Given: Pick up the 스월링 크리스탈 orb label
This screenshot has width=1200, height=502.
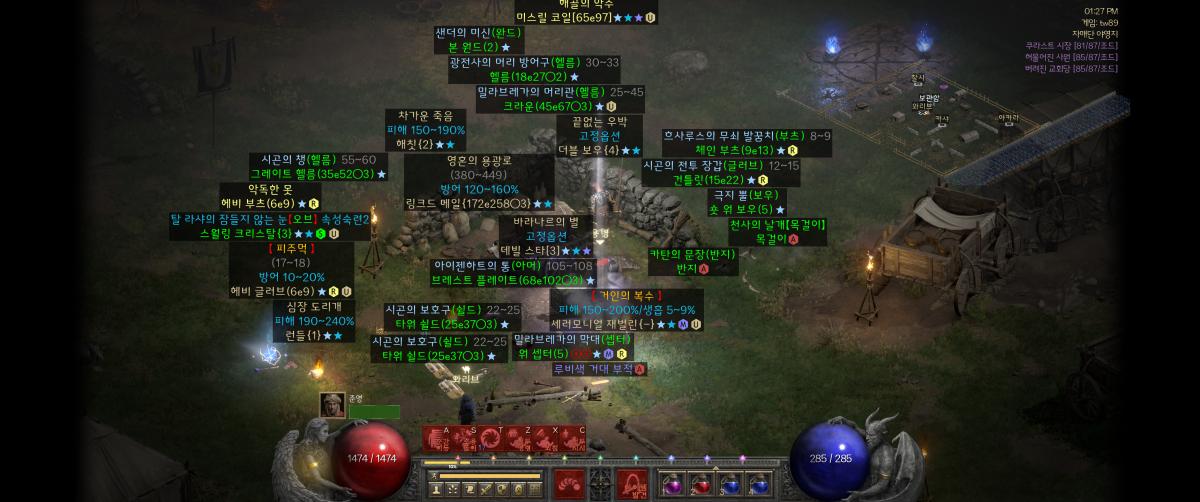Looking at the screenshot, I should [x=254, y=234].
